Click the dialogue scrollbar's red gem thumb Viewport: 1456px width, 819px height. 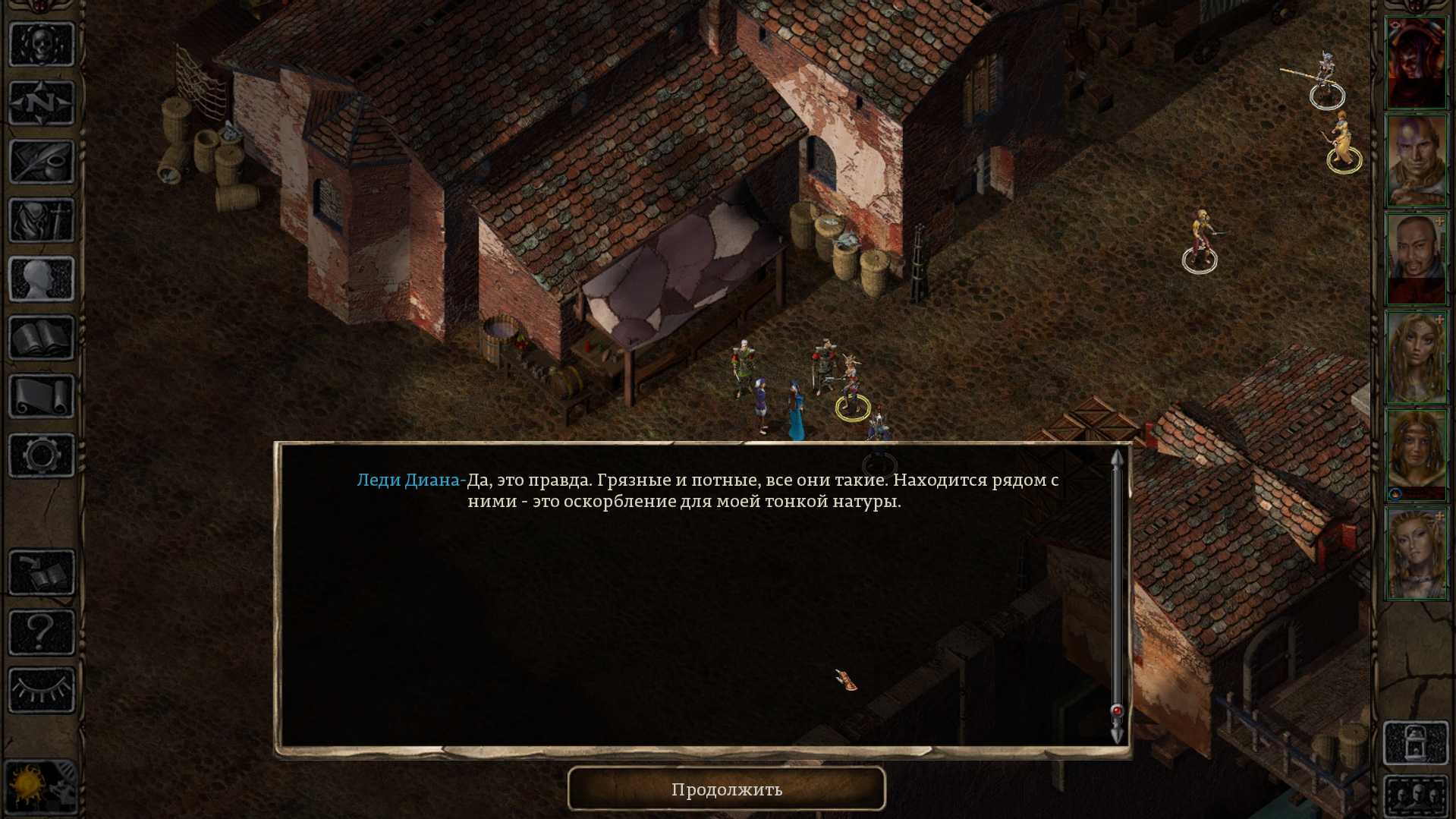(x=1117, y=711)
